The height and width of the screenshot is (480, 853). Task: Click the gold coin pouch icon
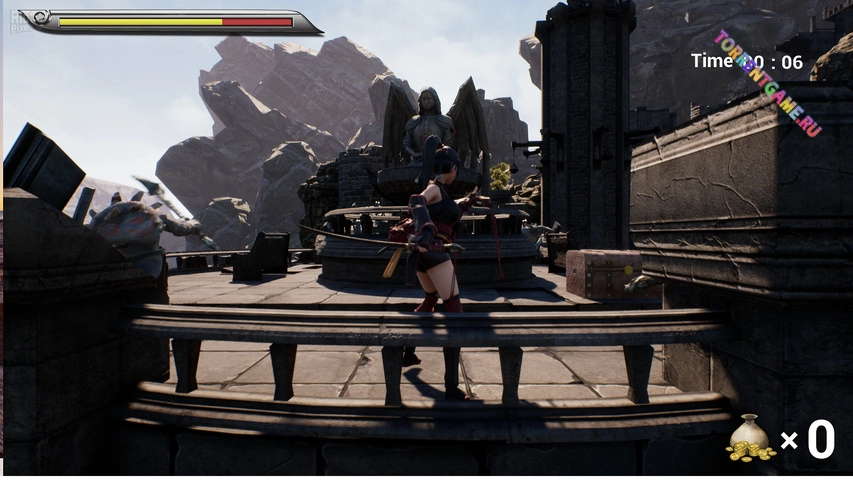tap(750, 438)
